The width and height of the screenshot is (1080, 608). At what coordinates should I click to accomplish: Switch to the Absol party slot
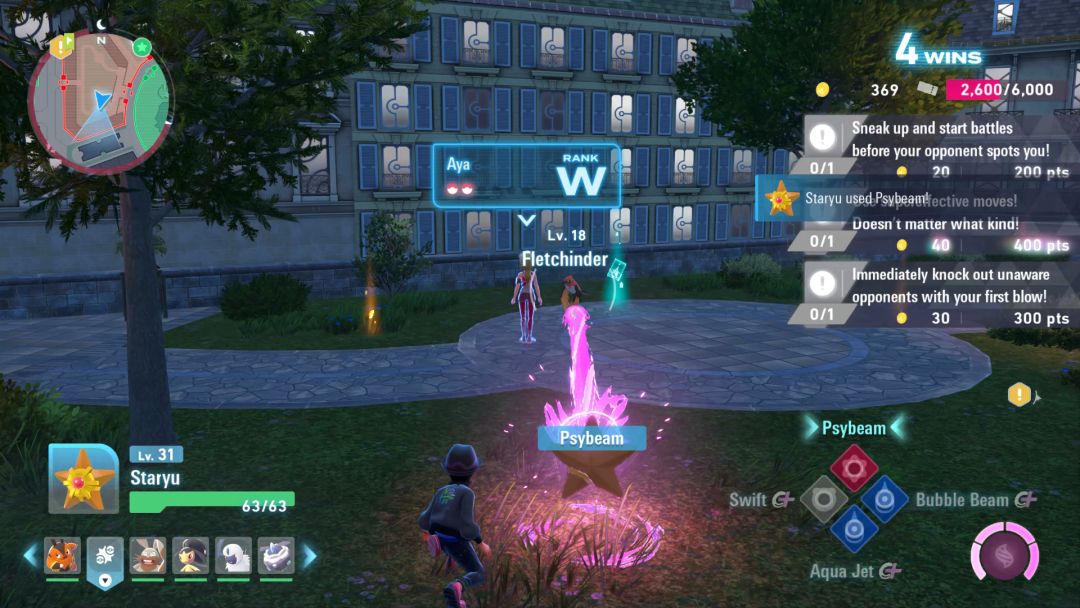click(233, 556)
